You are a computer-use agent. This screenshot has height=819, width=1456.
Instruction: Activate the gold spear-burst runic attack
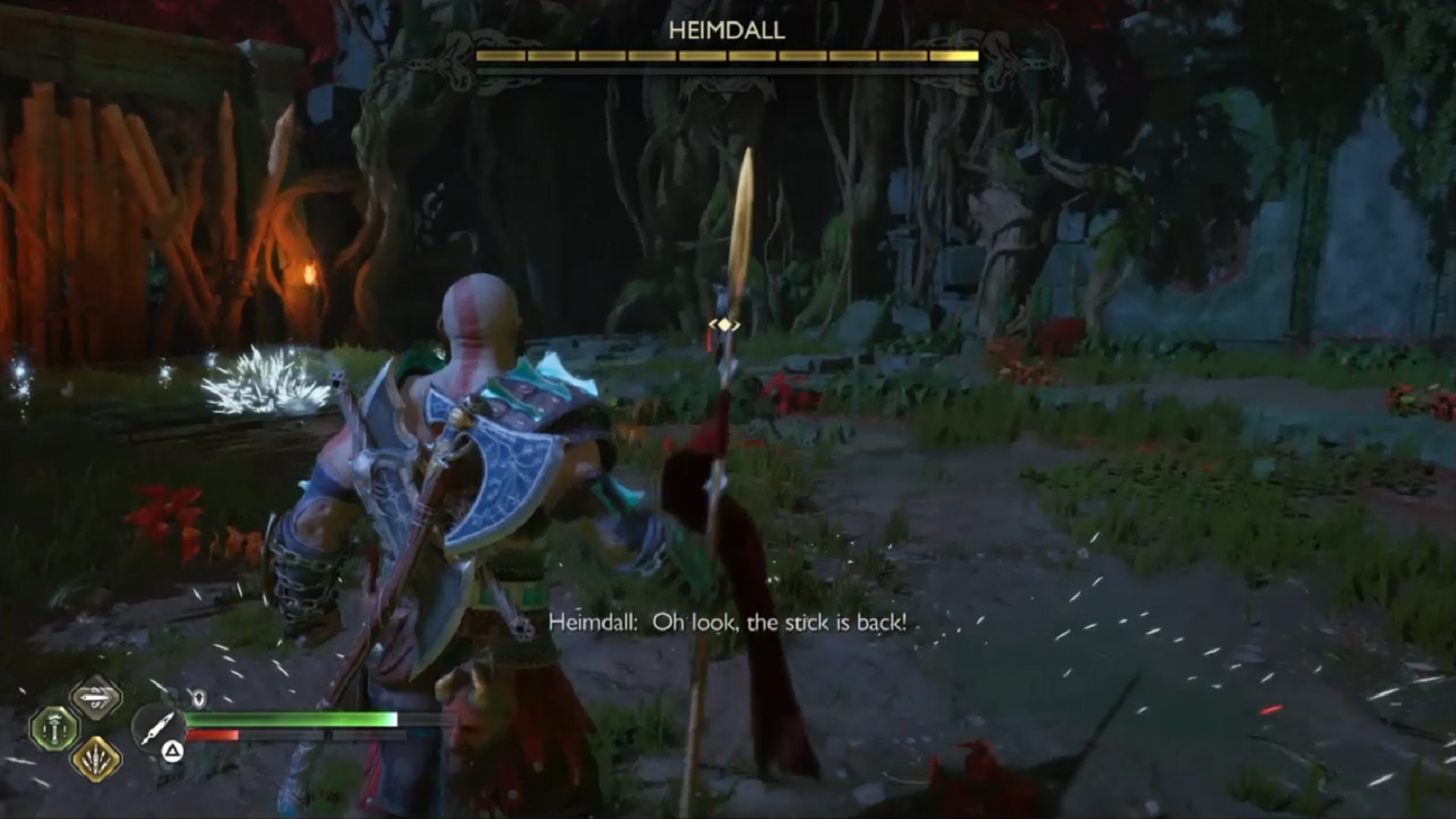(x=96, y=758)
